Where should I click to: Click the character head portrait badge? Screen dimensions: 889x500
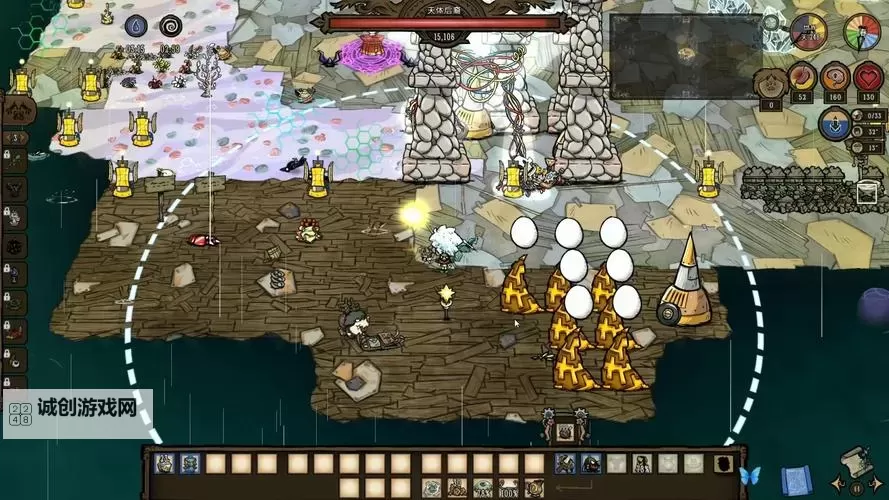(770, 81)
